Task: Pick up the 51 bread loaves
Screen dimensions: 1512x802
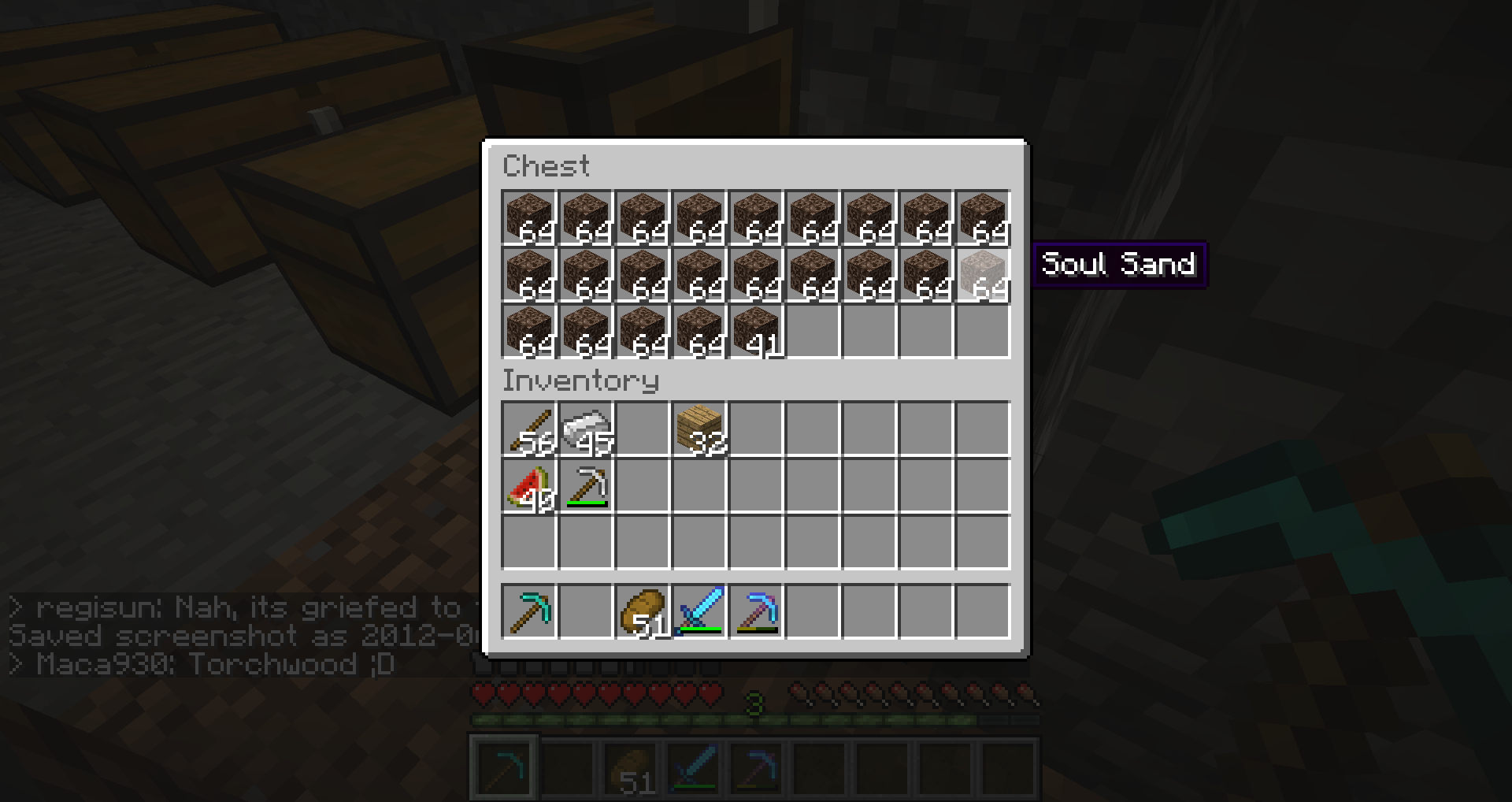Action: point(643,611)
